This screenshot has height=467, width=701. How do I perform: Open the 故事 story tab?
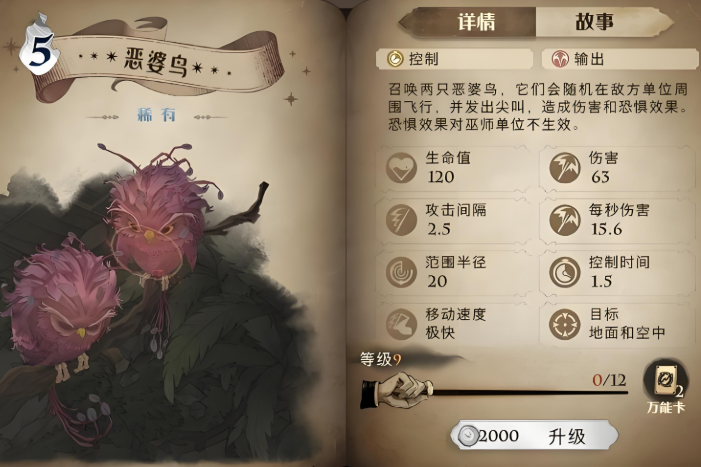point(594,23)
